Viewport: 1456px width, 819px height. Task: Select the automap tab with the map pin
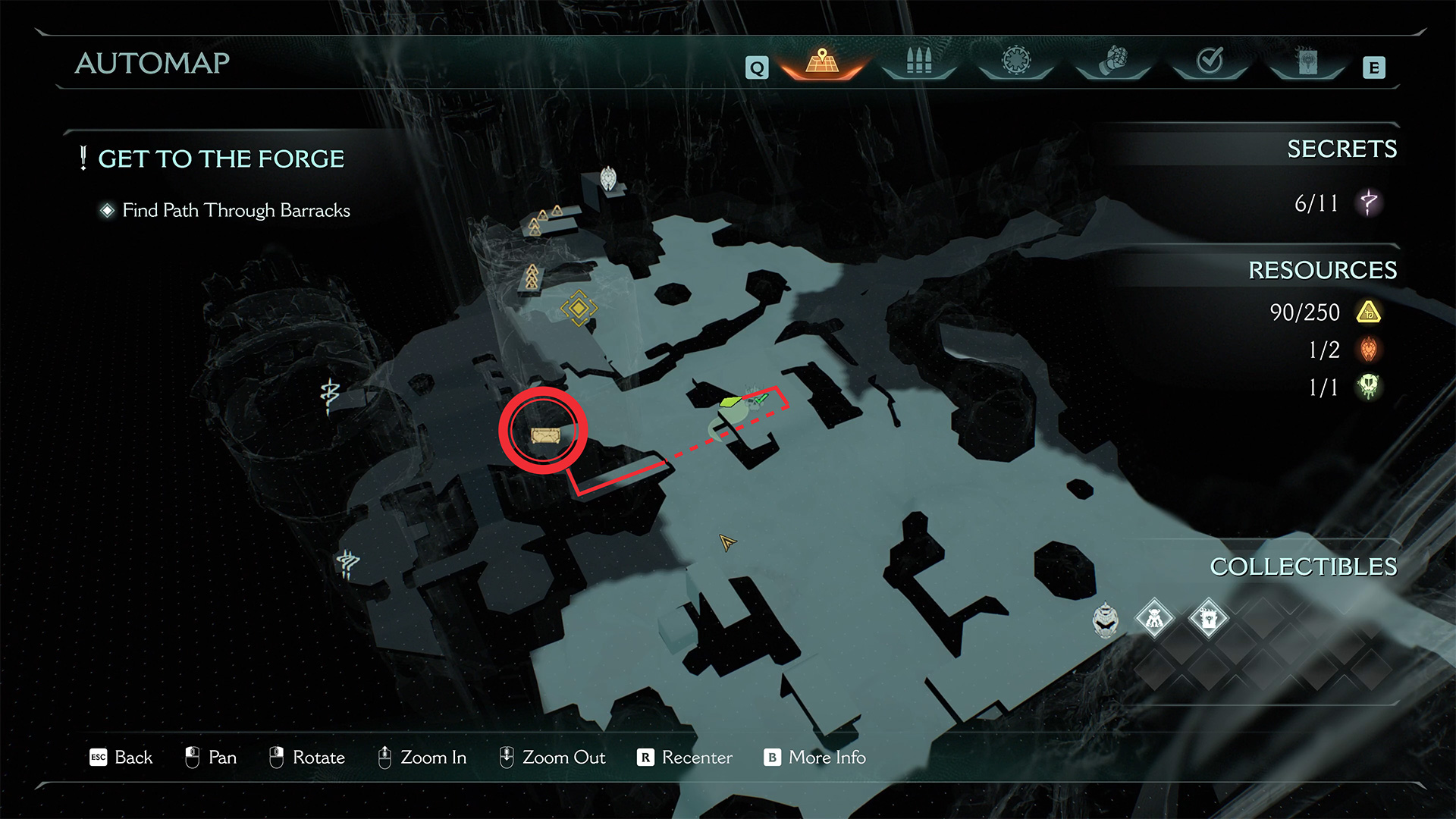coord(822,62)
